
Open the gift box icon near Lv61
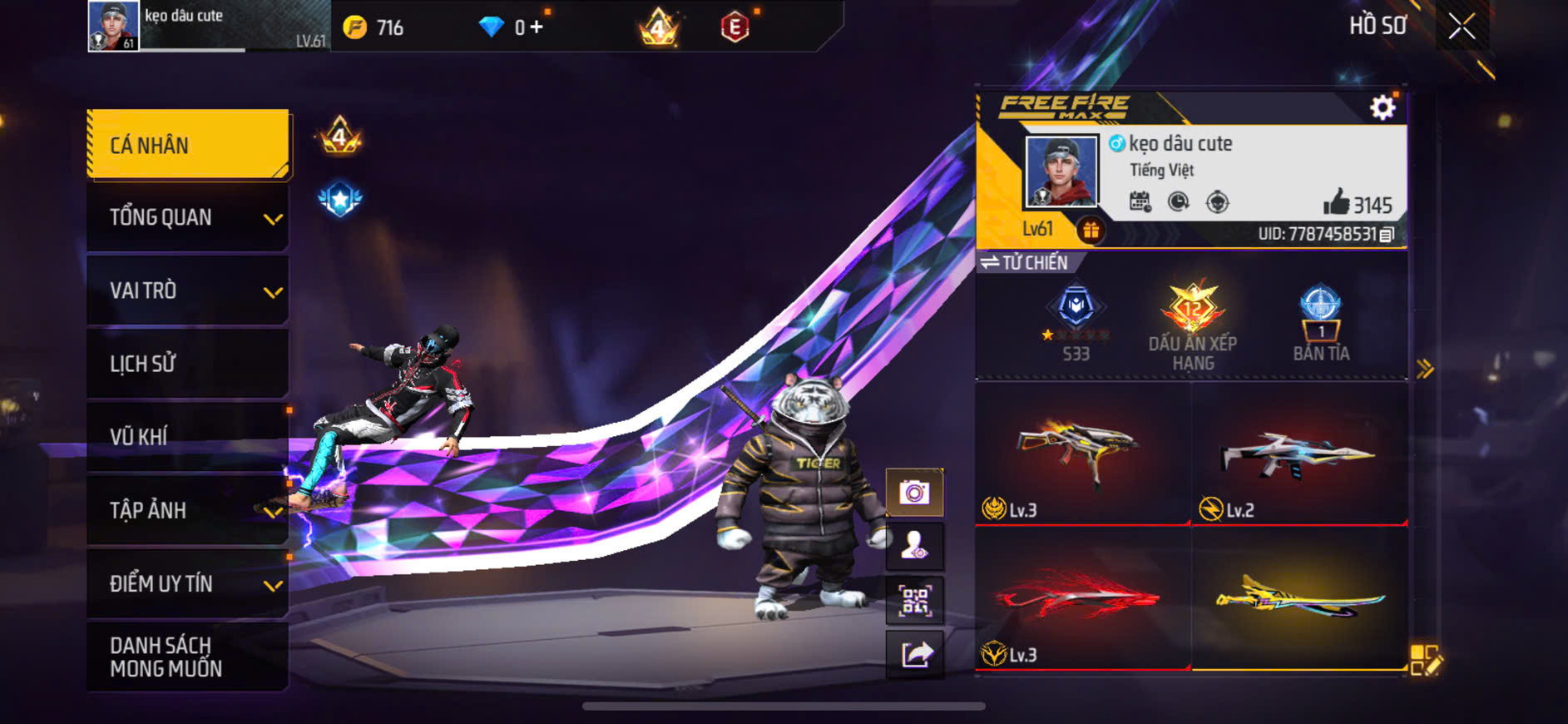(x=1091, y=230)
